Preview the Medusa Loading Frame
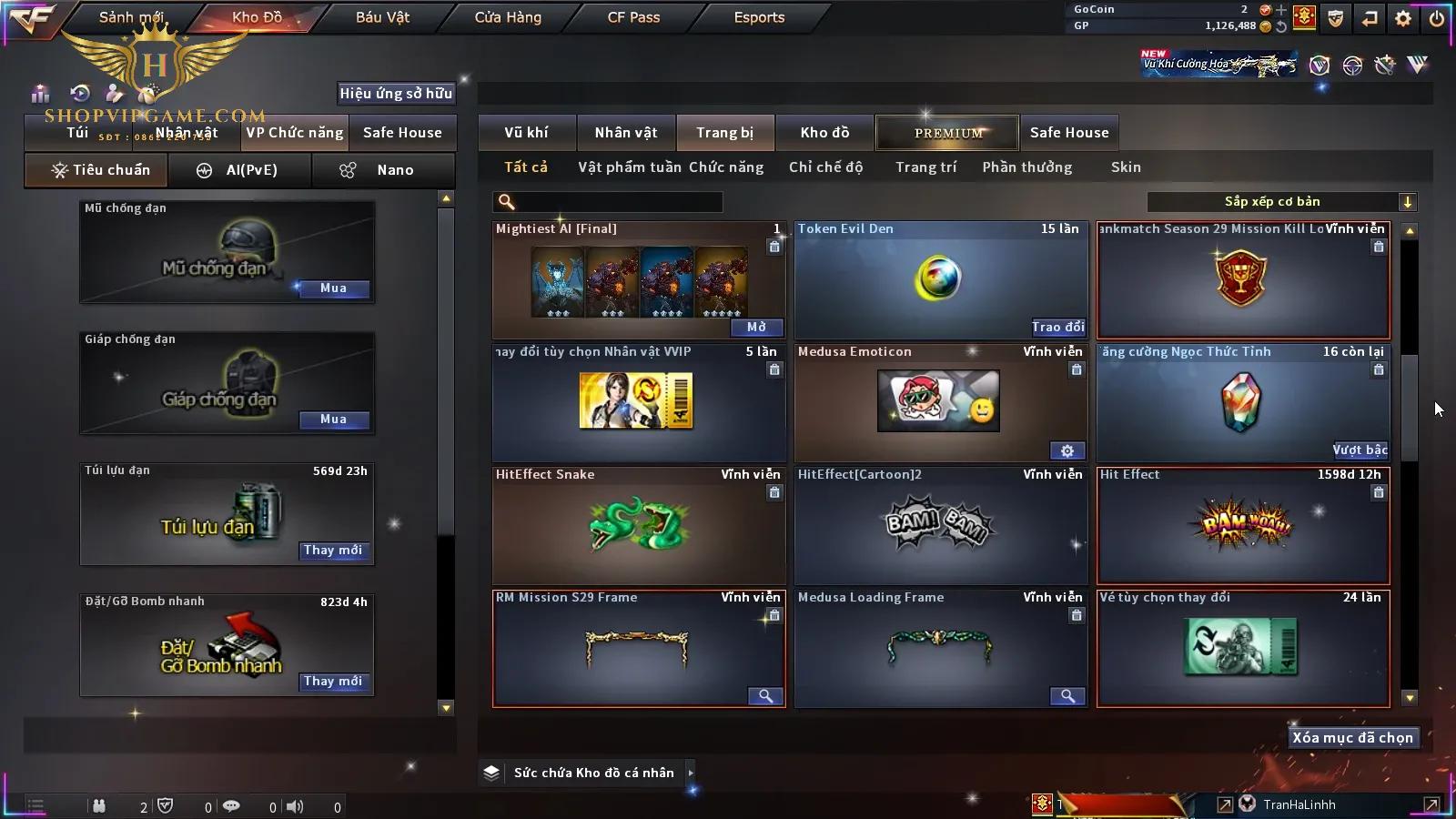 pos(1067,696)
